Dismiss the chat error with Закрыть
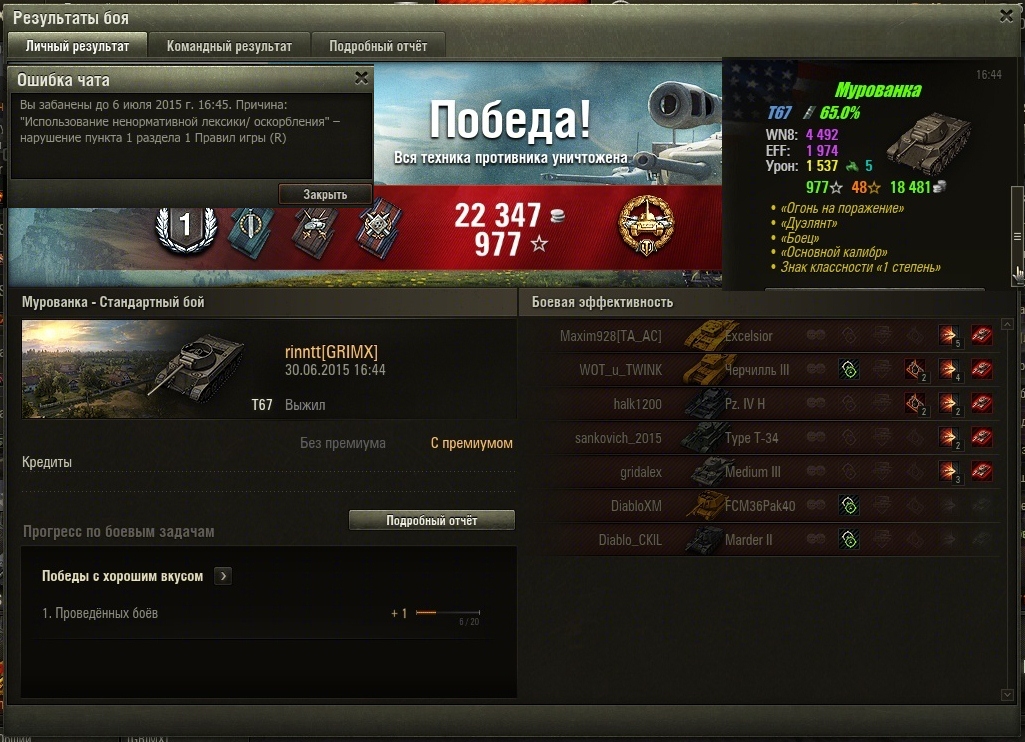 pos(325,194)
